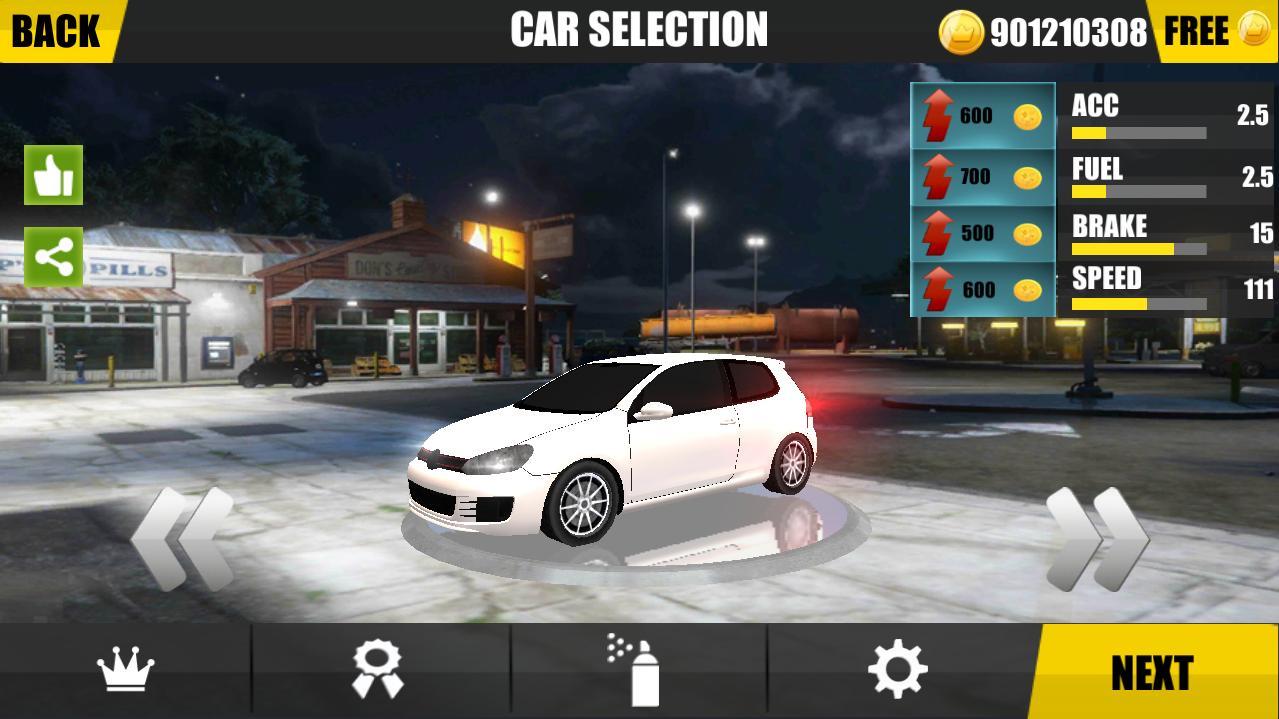Like the game with thumbs-up icon
1279x719 pixels.
tap(53, 176)
